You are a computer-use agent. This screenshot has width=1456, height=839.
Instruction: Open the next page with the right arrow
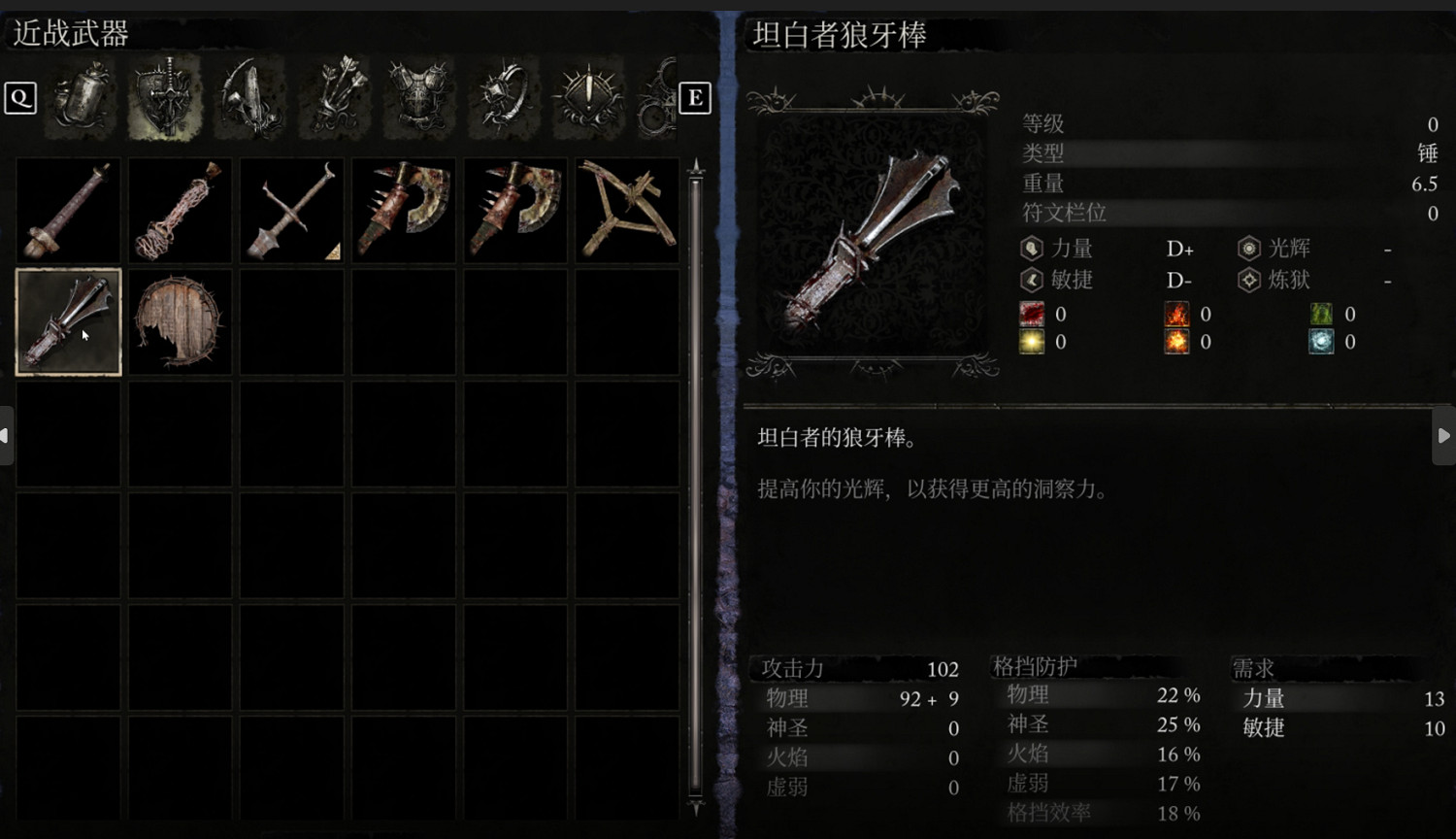point(1445,436)
